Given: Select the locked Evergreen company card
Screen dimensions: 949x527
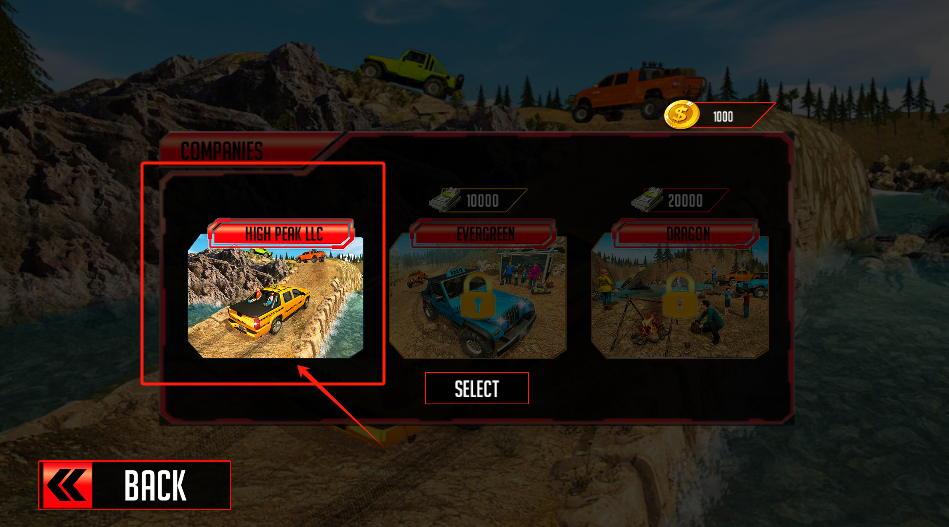Looking at the screenshot, I should pos(477,295).
